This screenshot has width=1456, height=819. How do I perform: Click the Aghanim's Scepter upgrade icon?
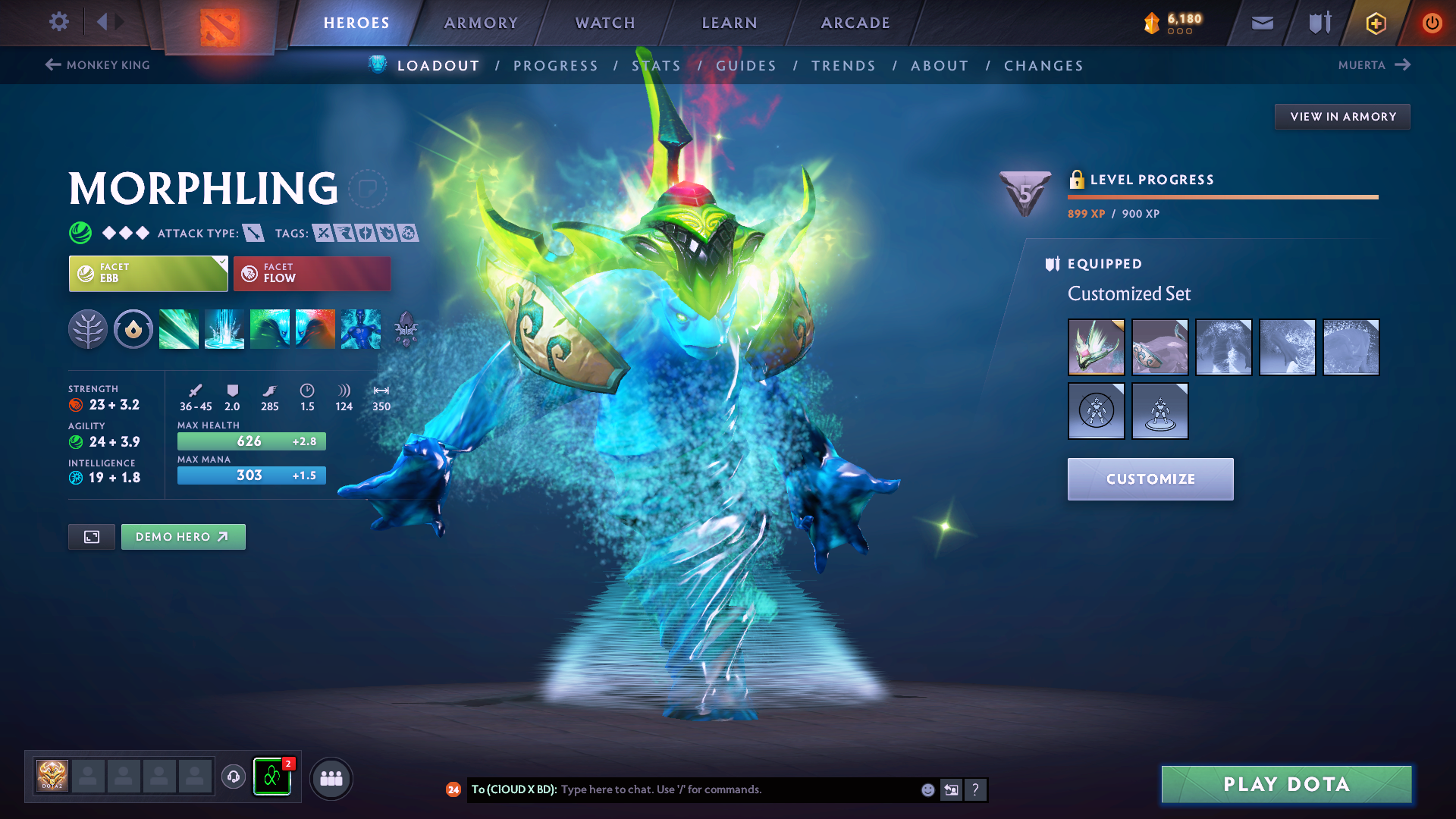tap(406, 329)
